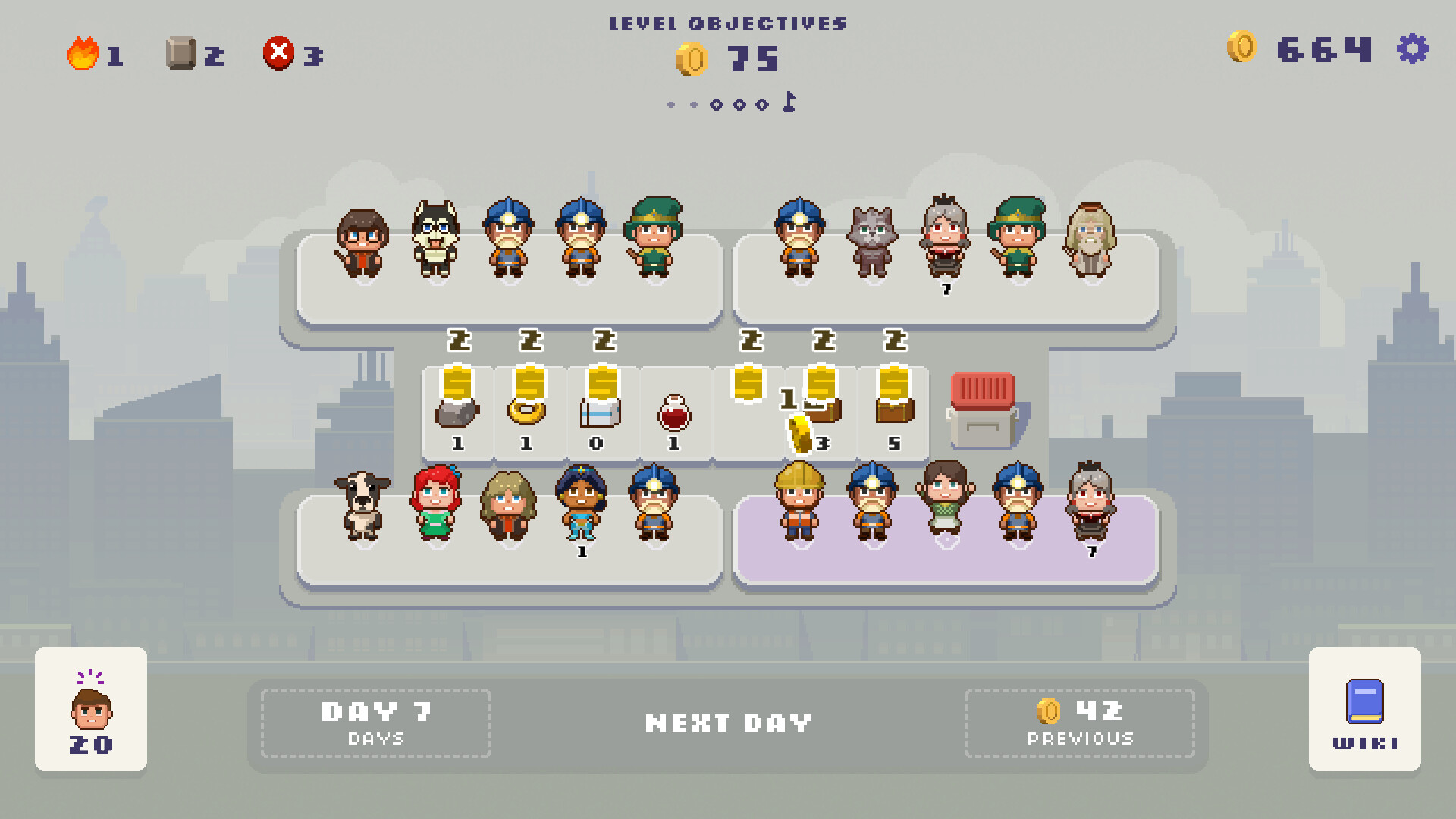Image resolution: width=1456 pixels, height=819 pixels.
Task: Click the red X strike counter
Action: coord(278,52)
